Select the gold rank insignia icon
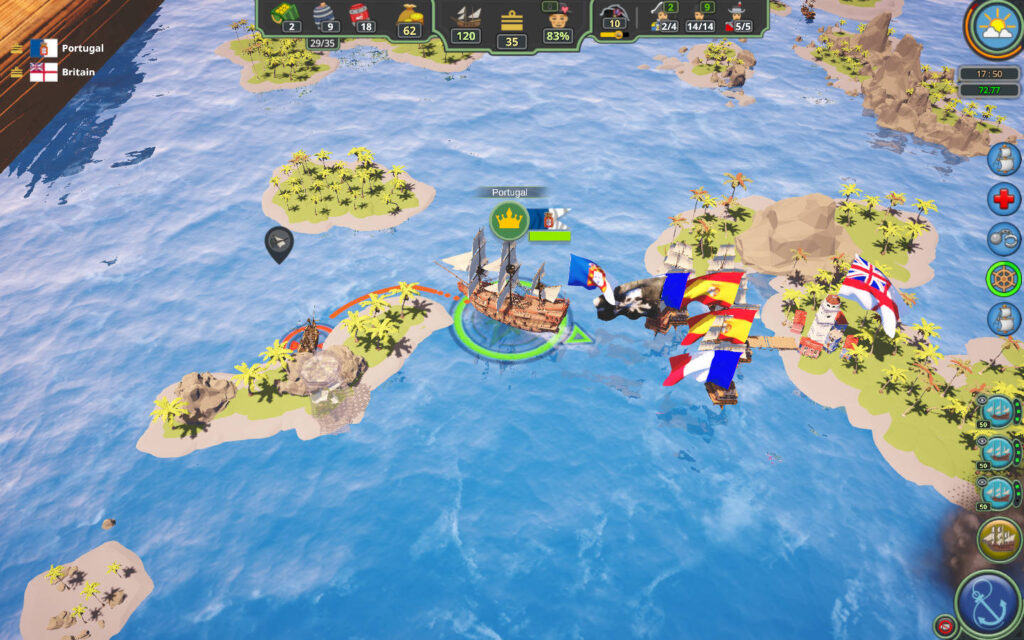Viewport: 1024px width, 640px height. click(x=512, y=19)
